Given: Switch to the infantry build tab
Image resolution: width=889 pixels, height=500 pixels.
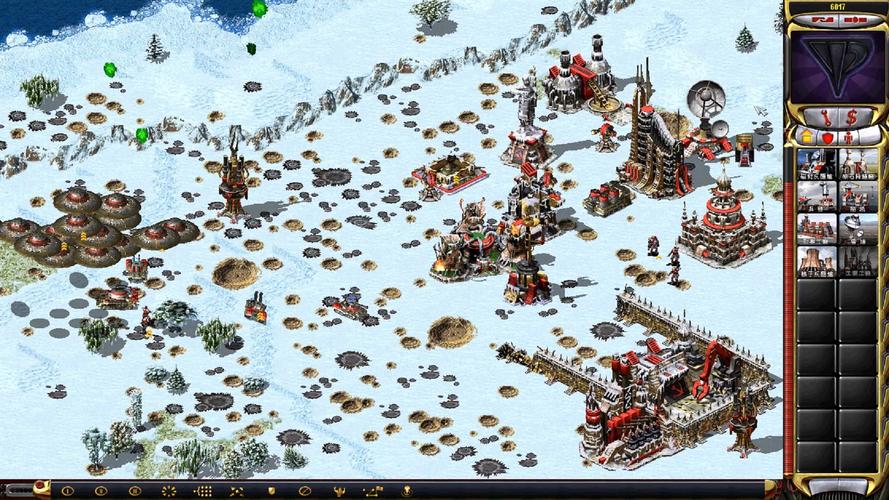Looking at the screenshot, I should 850,136.
